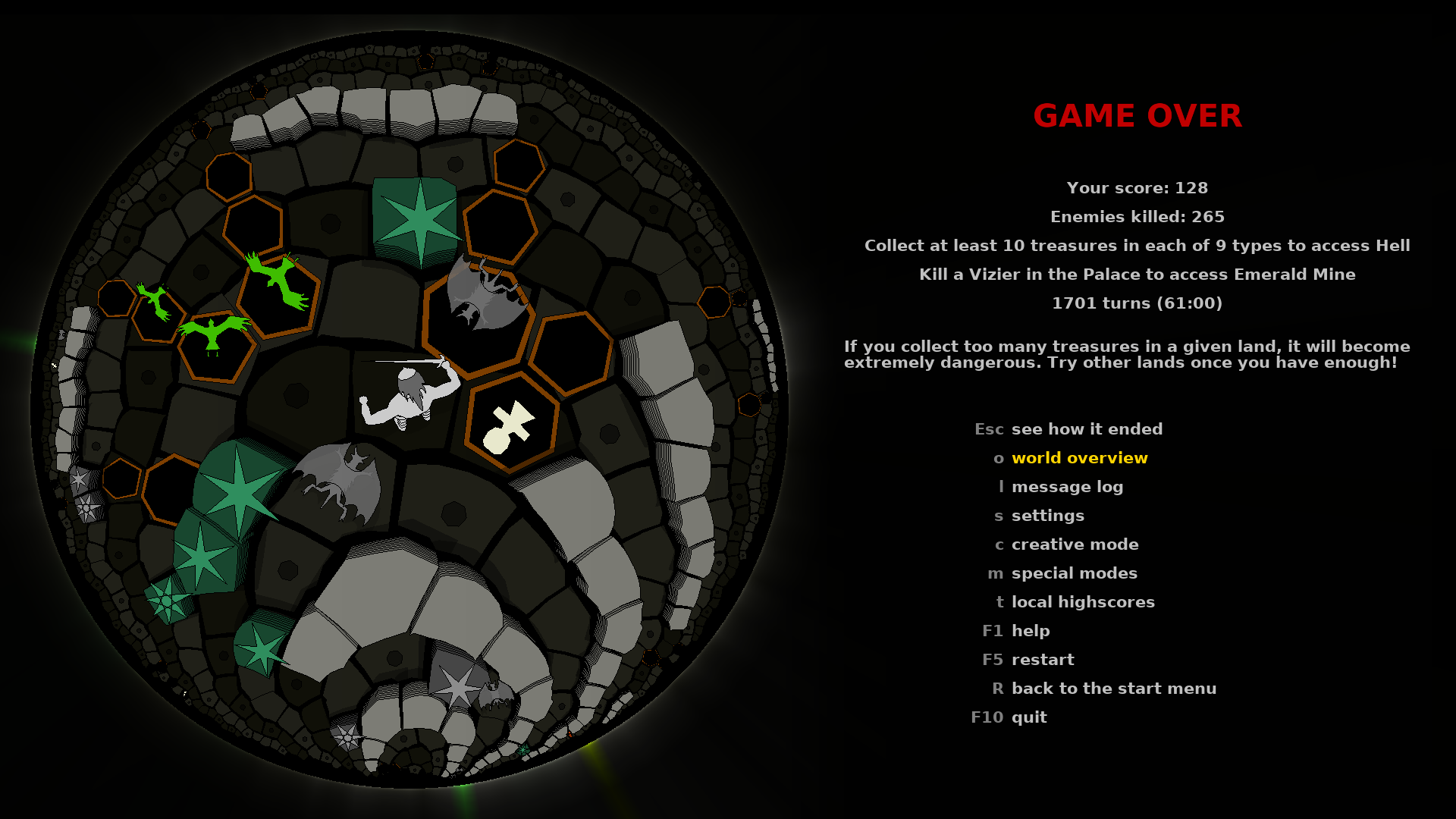Screen dimensions: 1456x819
Task: Open special modes
Action: 1074,573
